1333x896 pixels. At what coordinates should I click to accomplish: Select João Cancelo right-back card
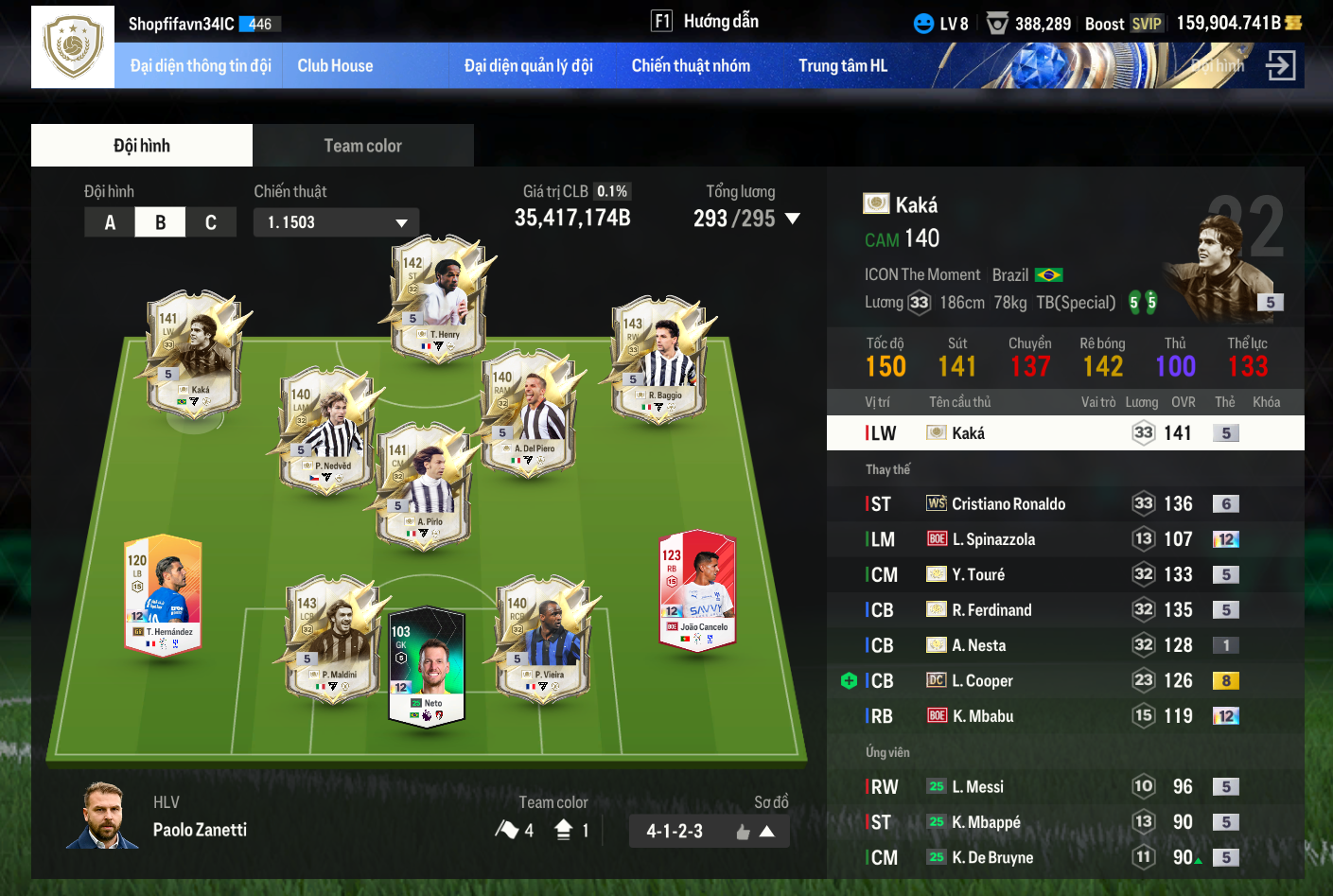697,590
